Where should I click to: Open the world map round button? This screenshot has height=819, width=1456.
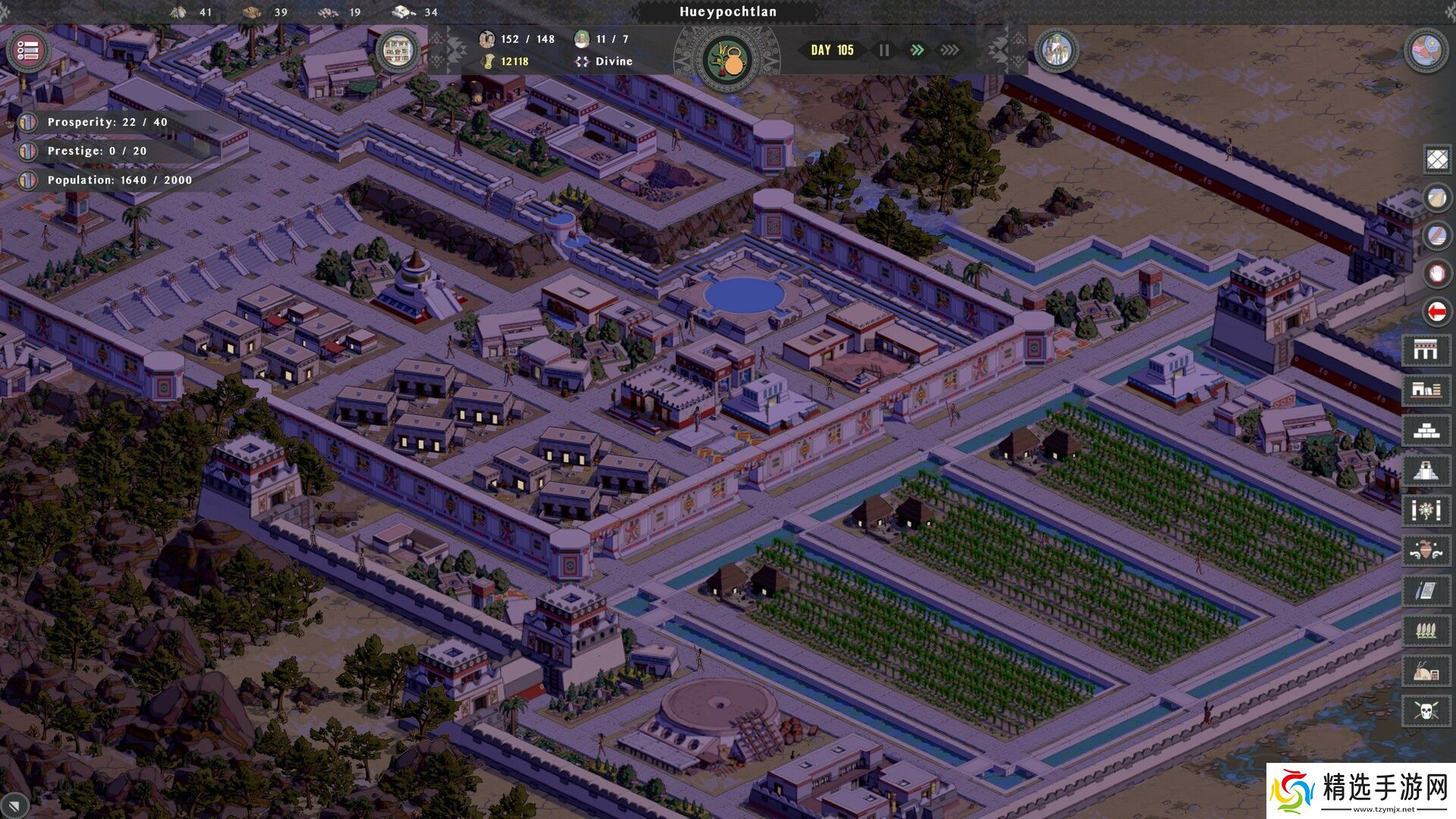[x=1426, y=51]
